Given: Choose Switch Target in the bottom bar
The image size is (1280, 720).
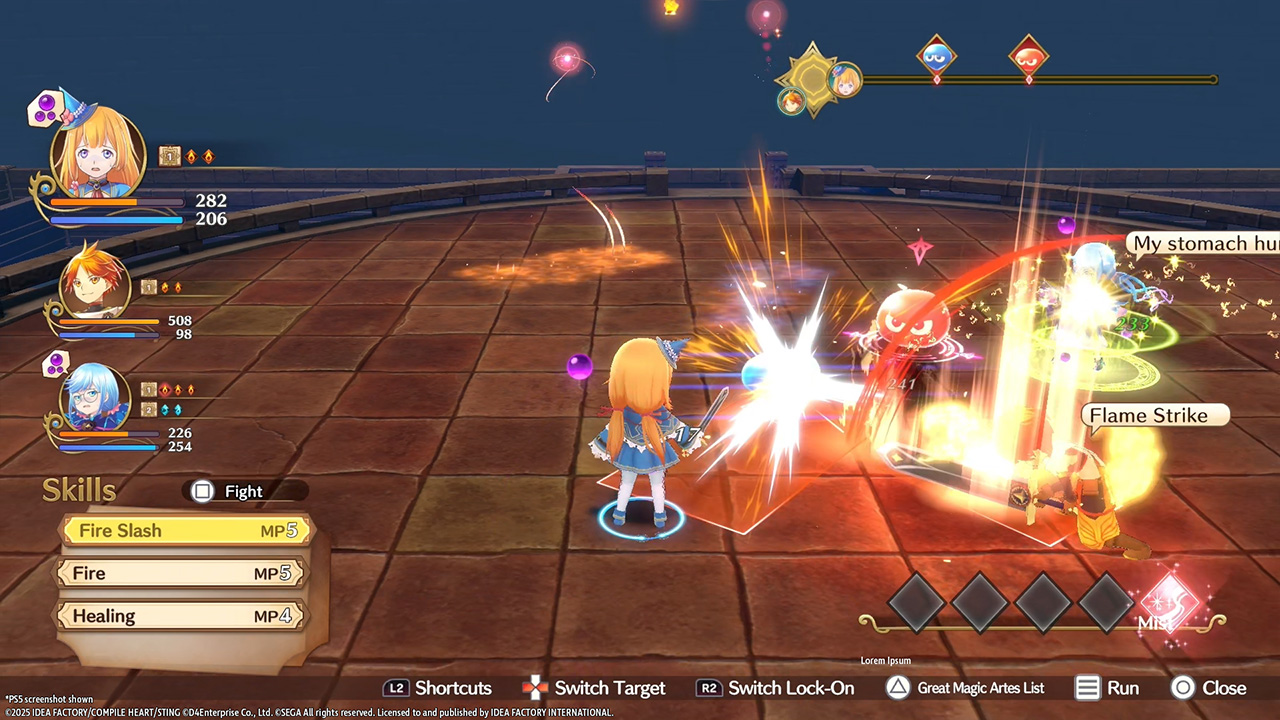Looking at the screenshot, I should click(x=594, y=688).
